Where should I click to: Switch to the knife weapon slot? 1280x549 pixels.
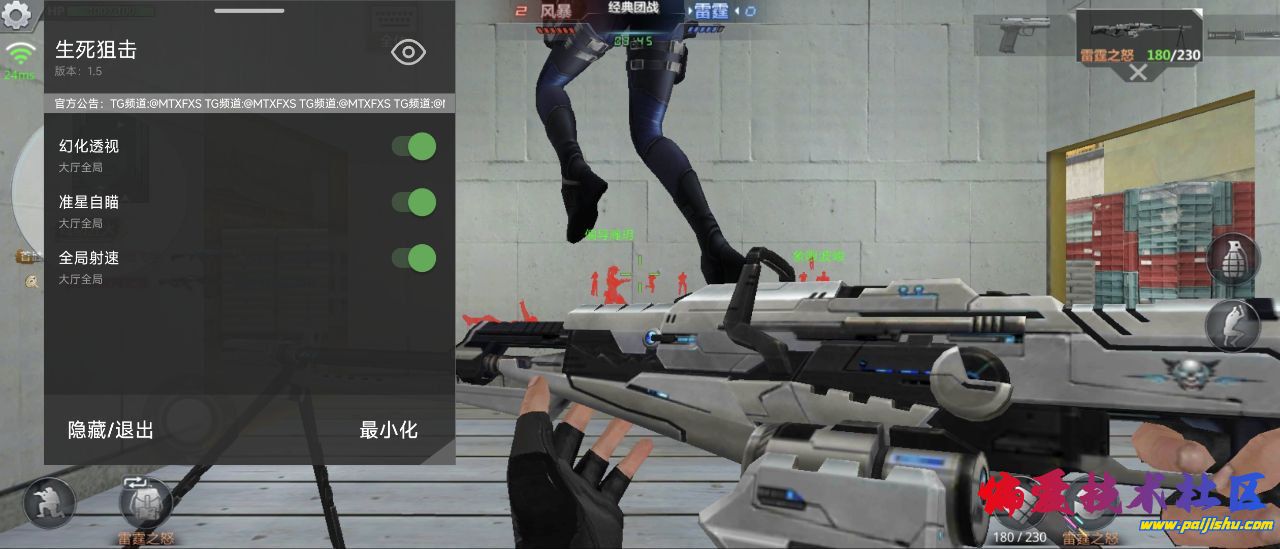pyautogui.click(x=1242, y=33)
